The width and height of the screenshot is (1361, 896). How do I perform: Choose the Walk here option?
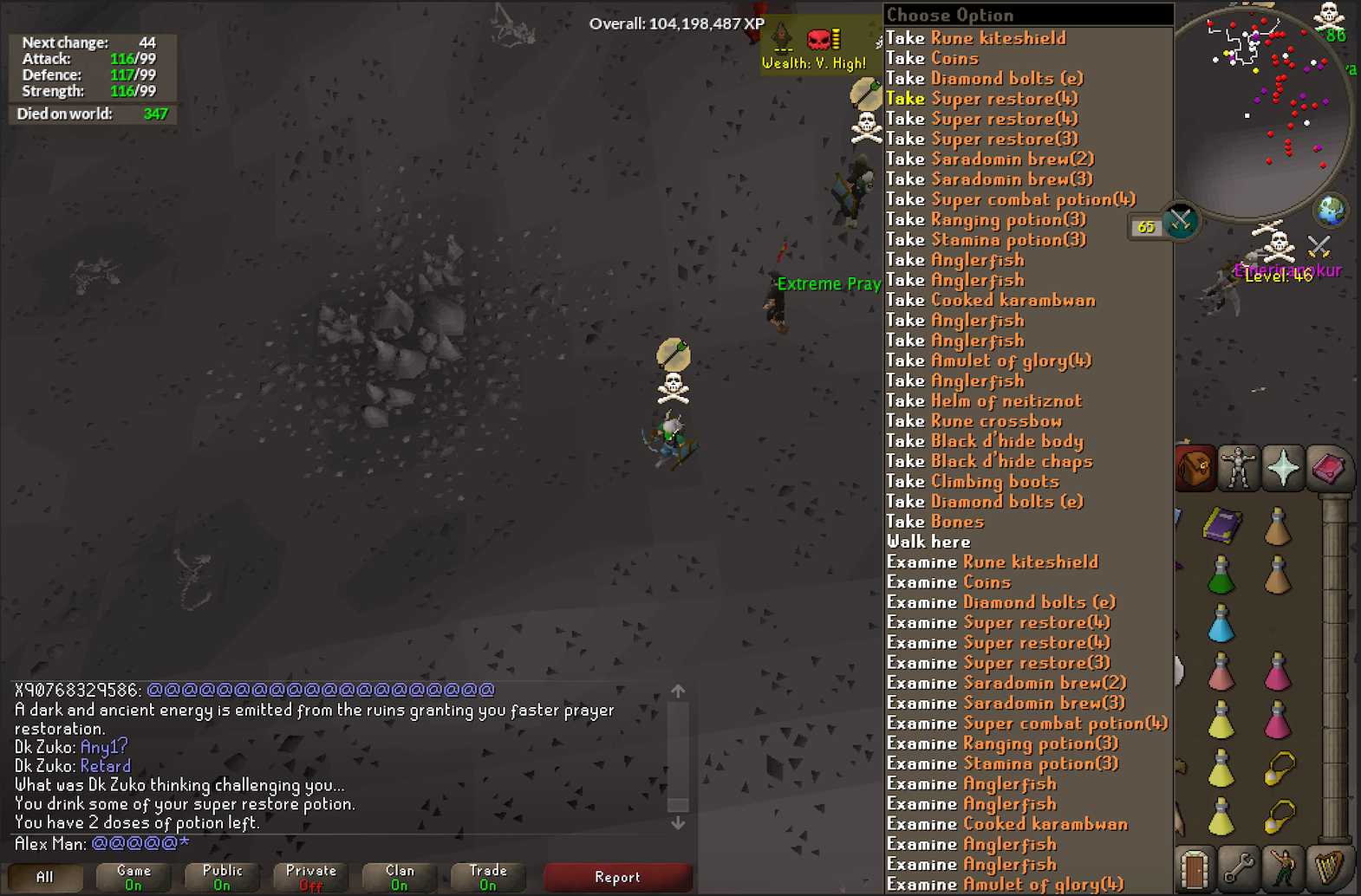(928, 542)
